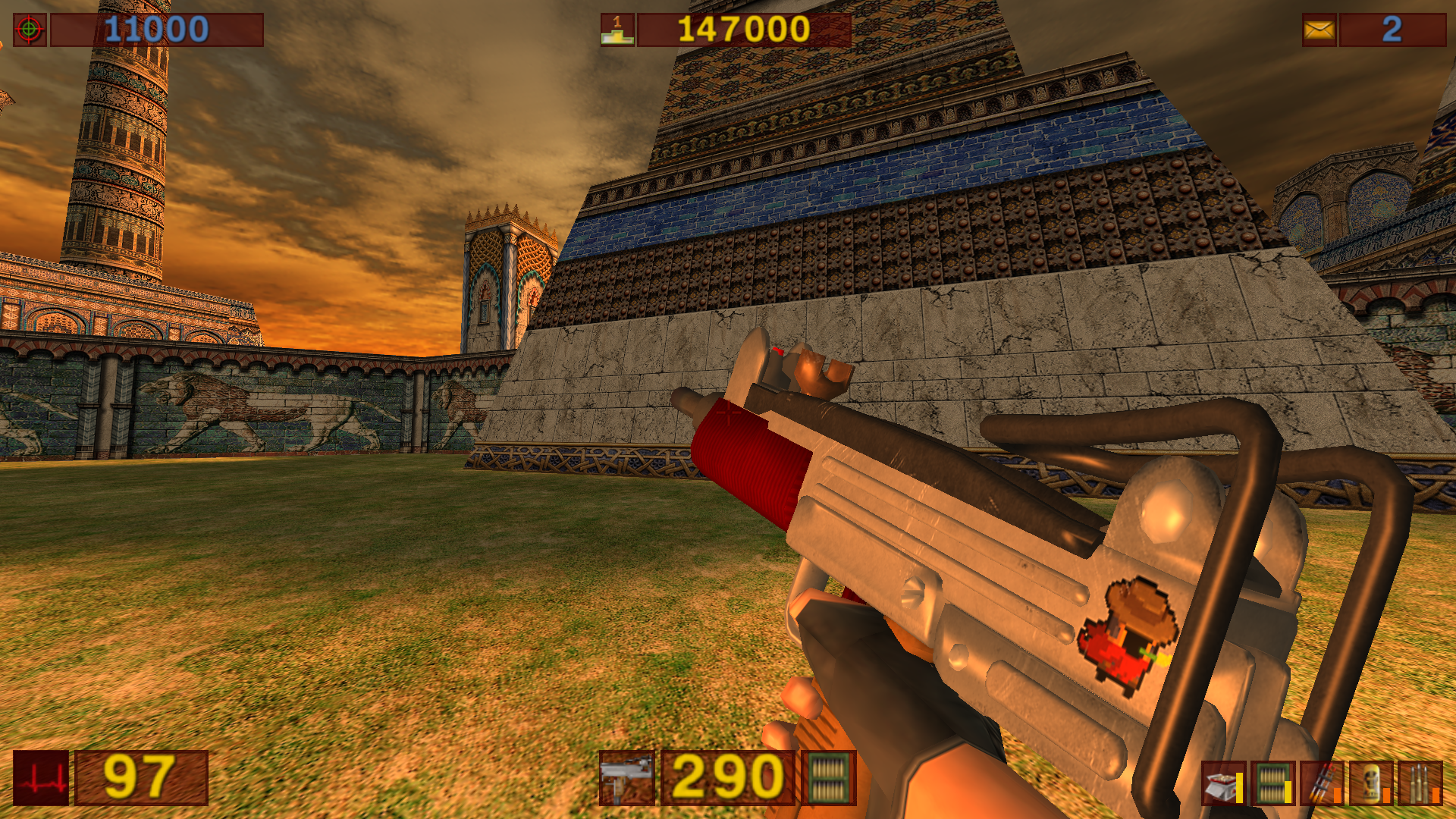Screen dimensions: 1456x819
Task: Choose the shotgun shells box ammo icon
Action: (1222, 783)
